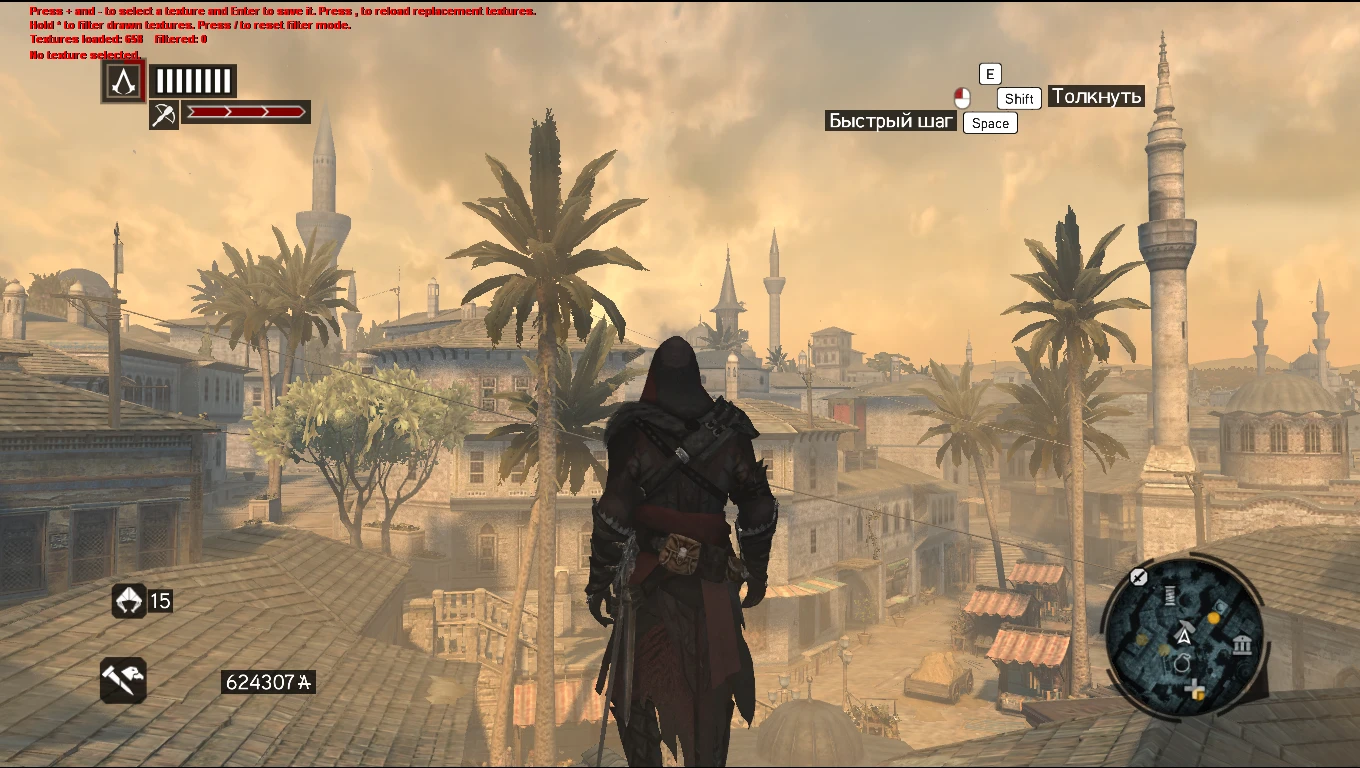Select the player arrow in the minimap center
The width and height of the screenshot is (1360, 768).
point(1183,636)
